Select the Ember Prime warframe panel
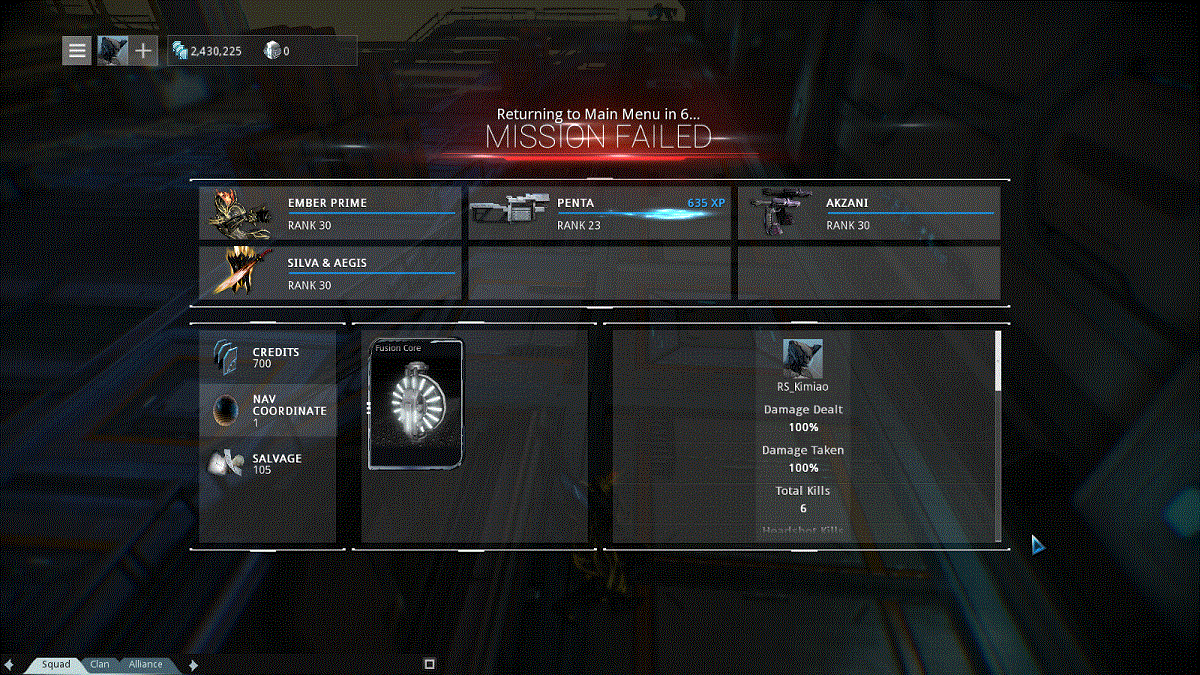The width and height of the screenshot is (1200, 675). pyautogui.click(x=330, y=213)
